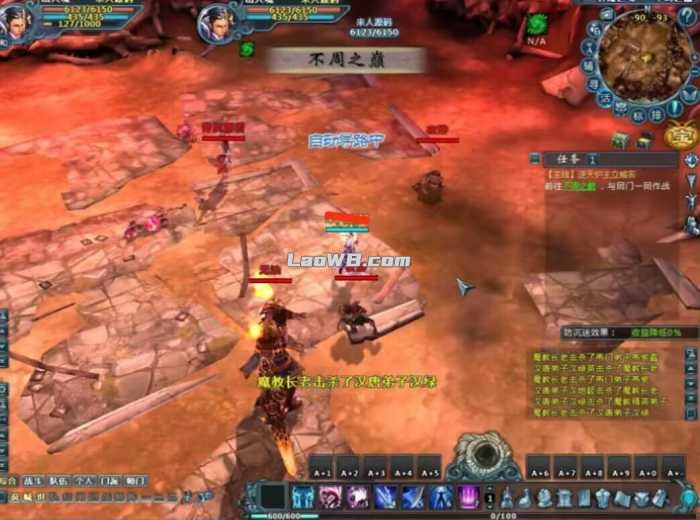Activate the purple pillar skill icon
The width and height of the screenshot is (700, 520).
point(468,497)
